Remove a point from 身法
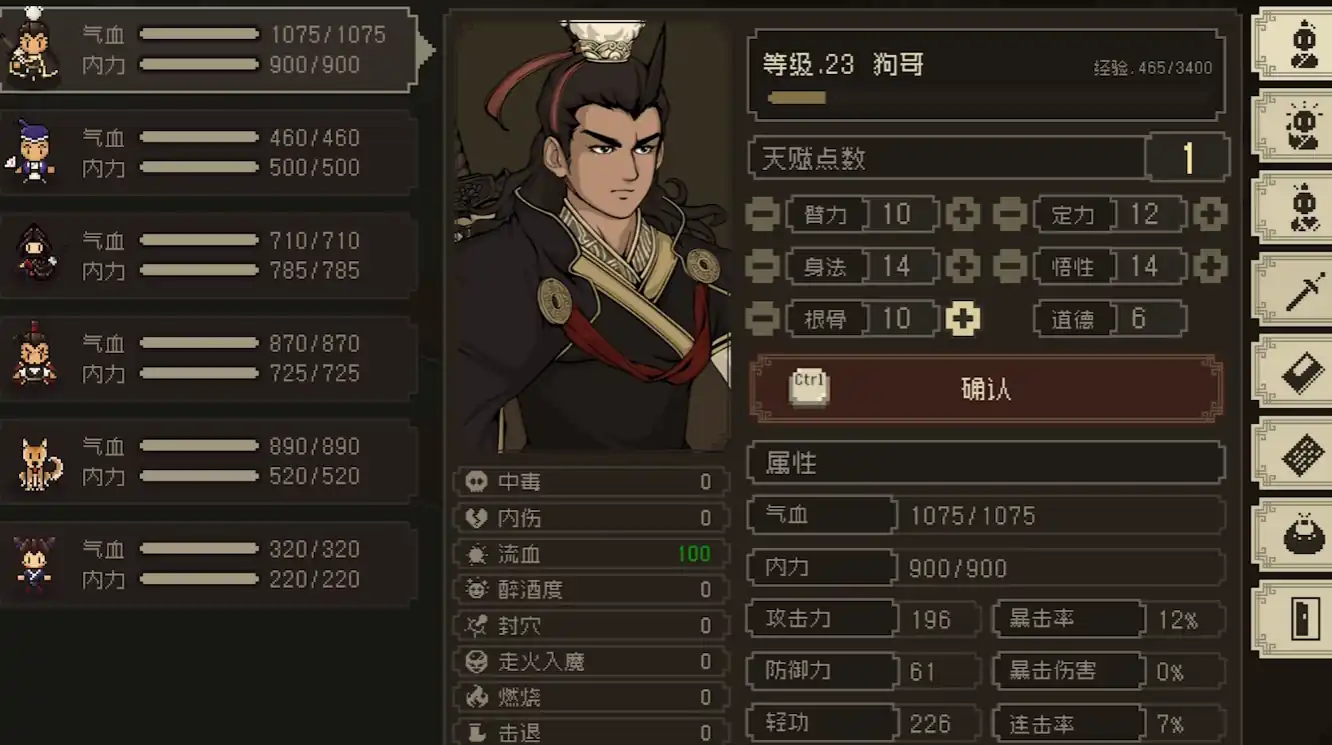This screenshot has width=1332, height=745. 763,266
